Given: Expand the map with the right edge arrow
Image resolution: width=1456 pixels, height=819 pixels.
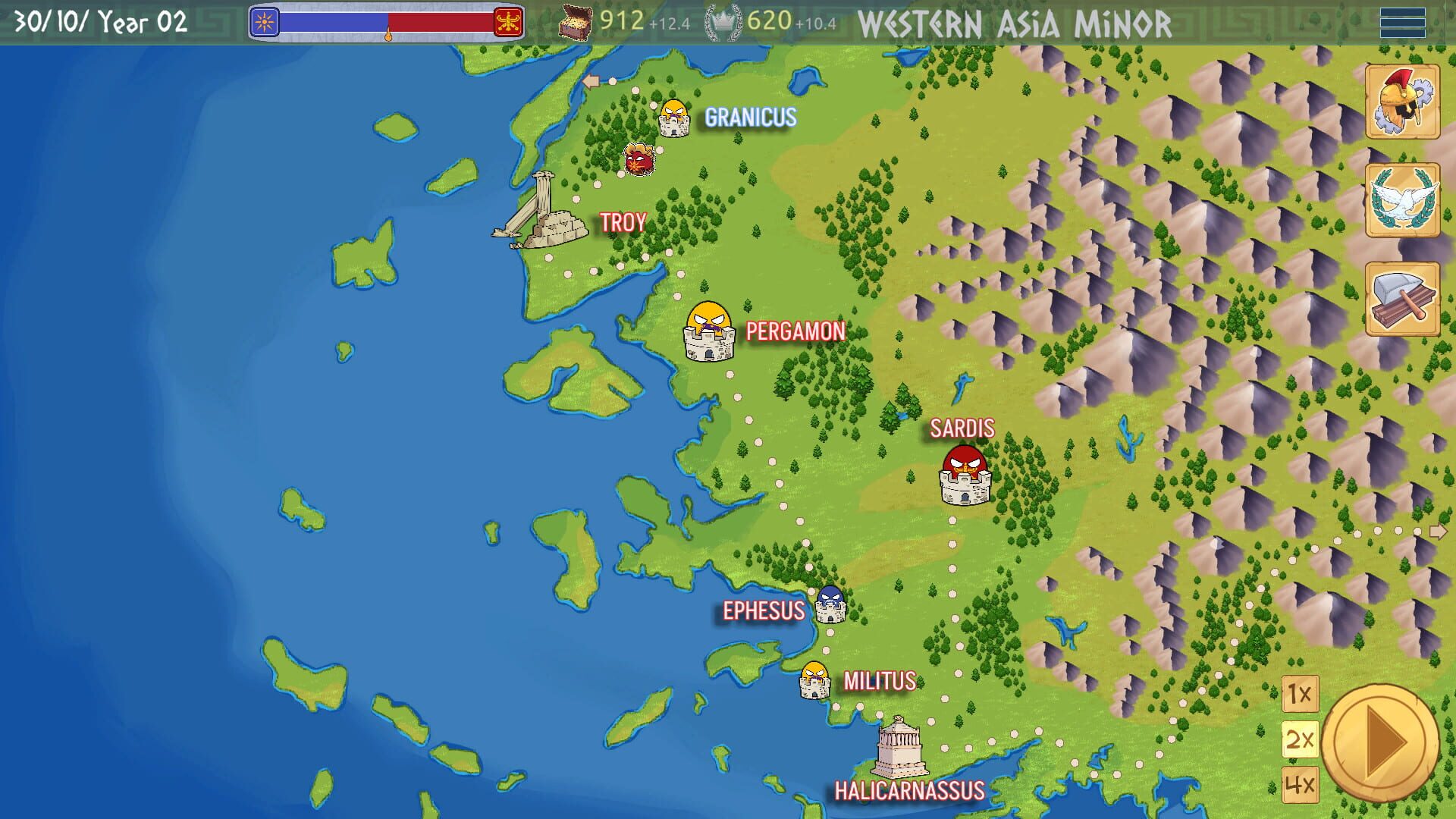Looking at the screenshot, I should pos(1439,531).
